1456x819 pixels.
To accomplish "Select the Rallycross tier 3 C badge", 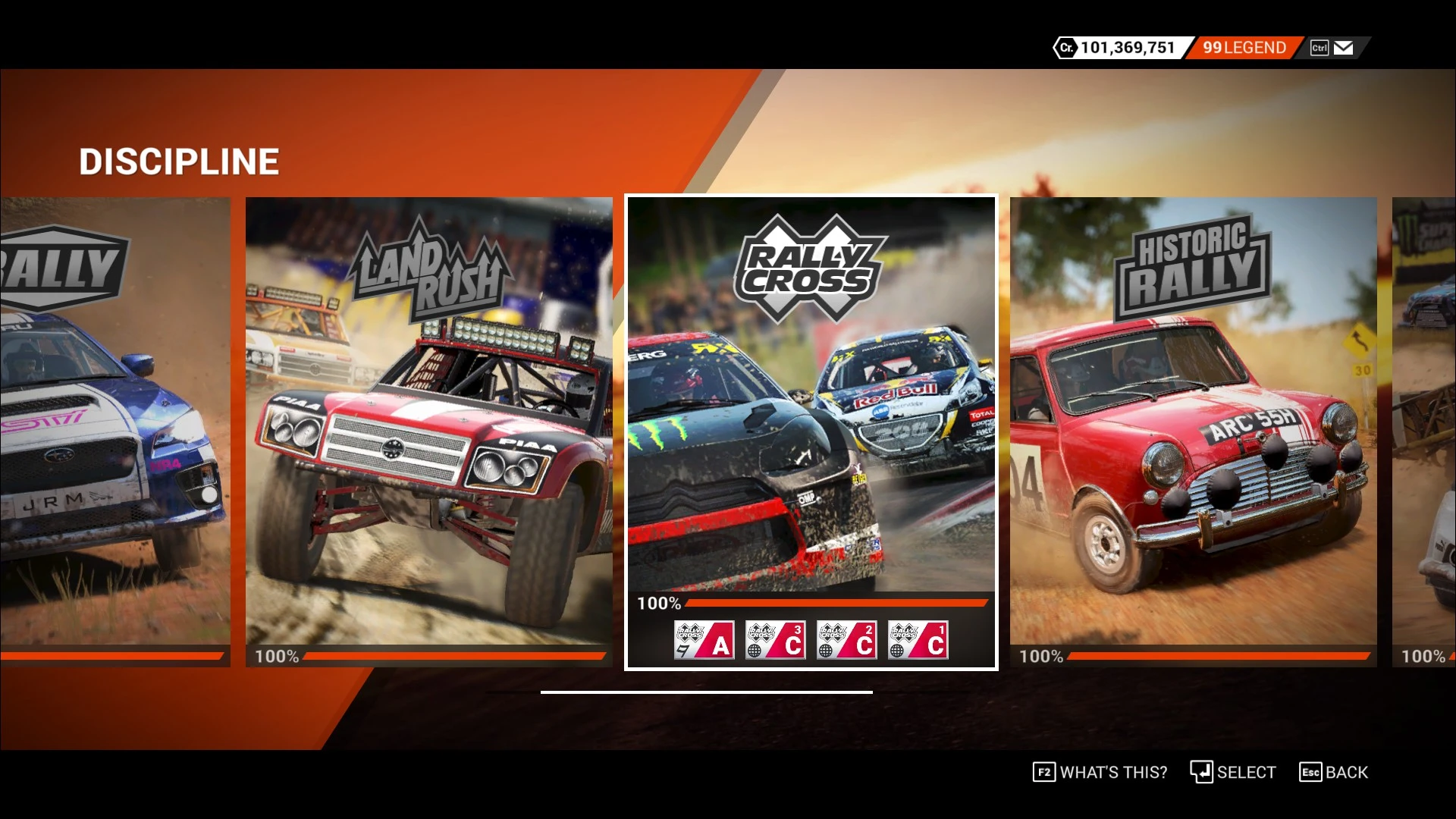I will click(x=774, y=639).
